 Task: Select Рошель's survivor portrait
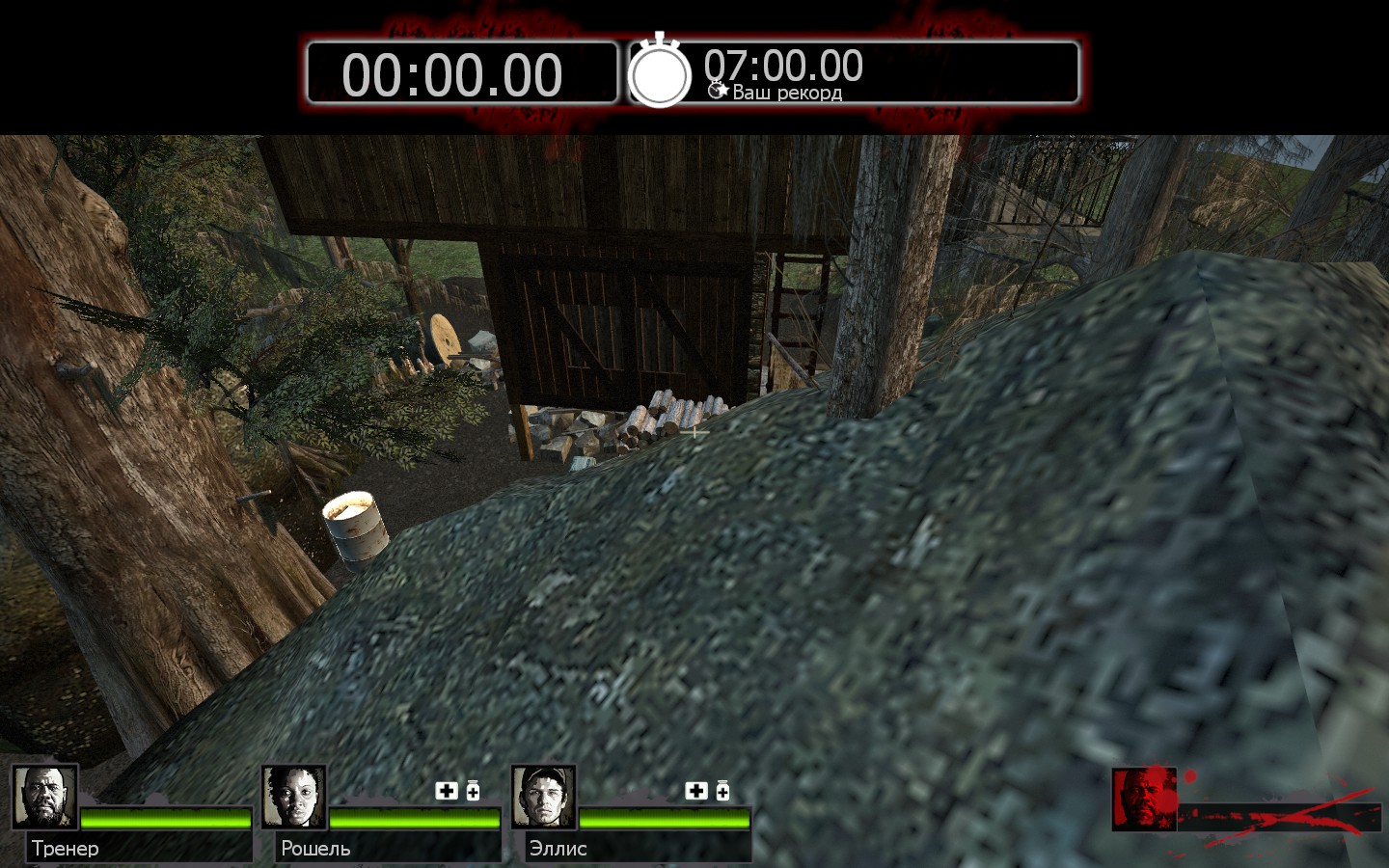294,798
